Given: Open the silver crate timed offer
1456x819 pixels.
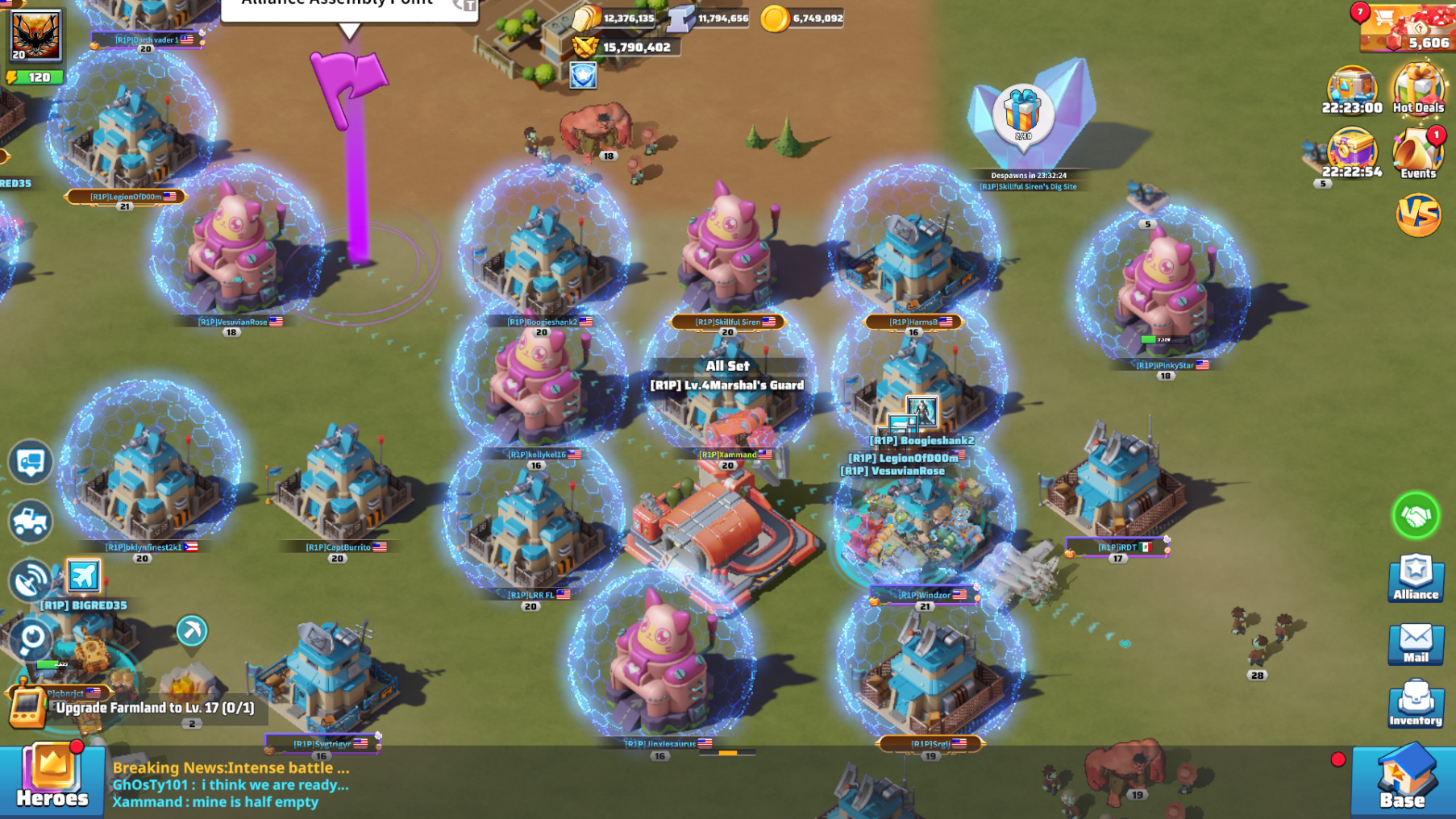Looking at the screenshot, I should 1352,89.
